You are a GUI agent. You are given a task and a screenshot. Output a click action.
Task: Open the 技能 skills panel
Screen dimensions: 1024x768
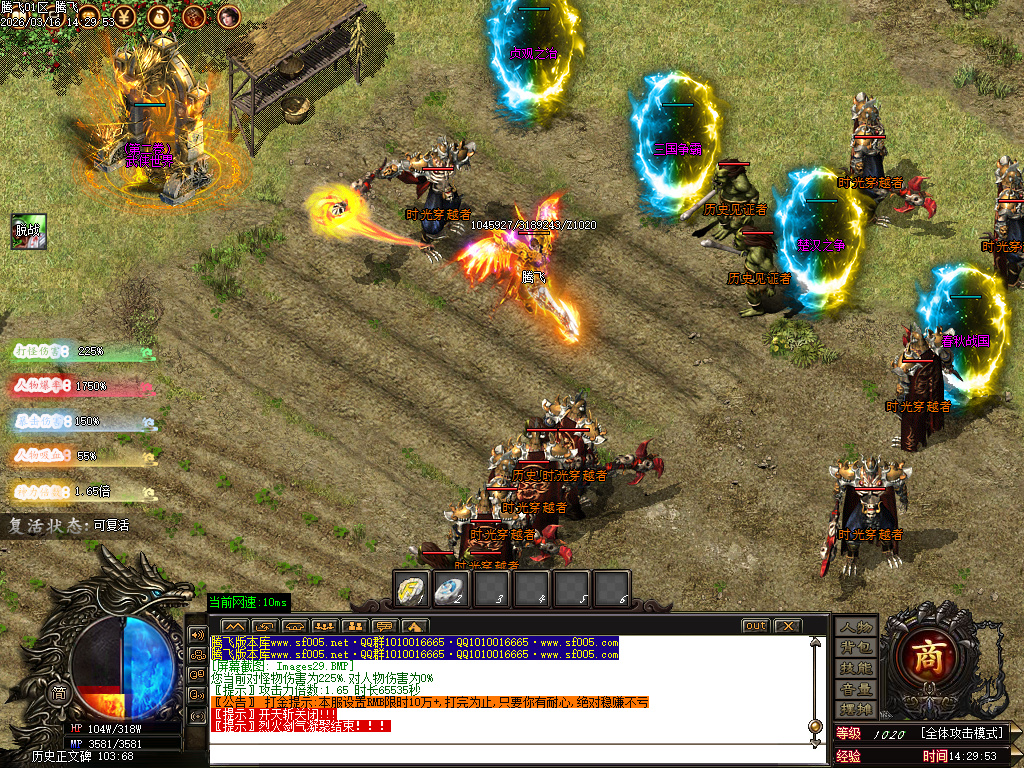pos(856,668)
